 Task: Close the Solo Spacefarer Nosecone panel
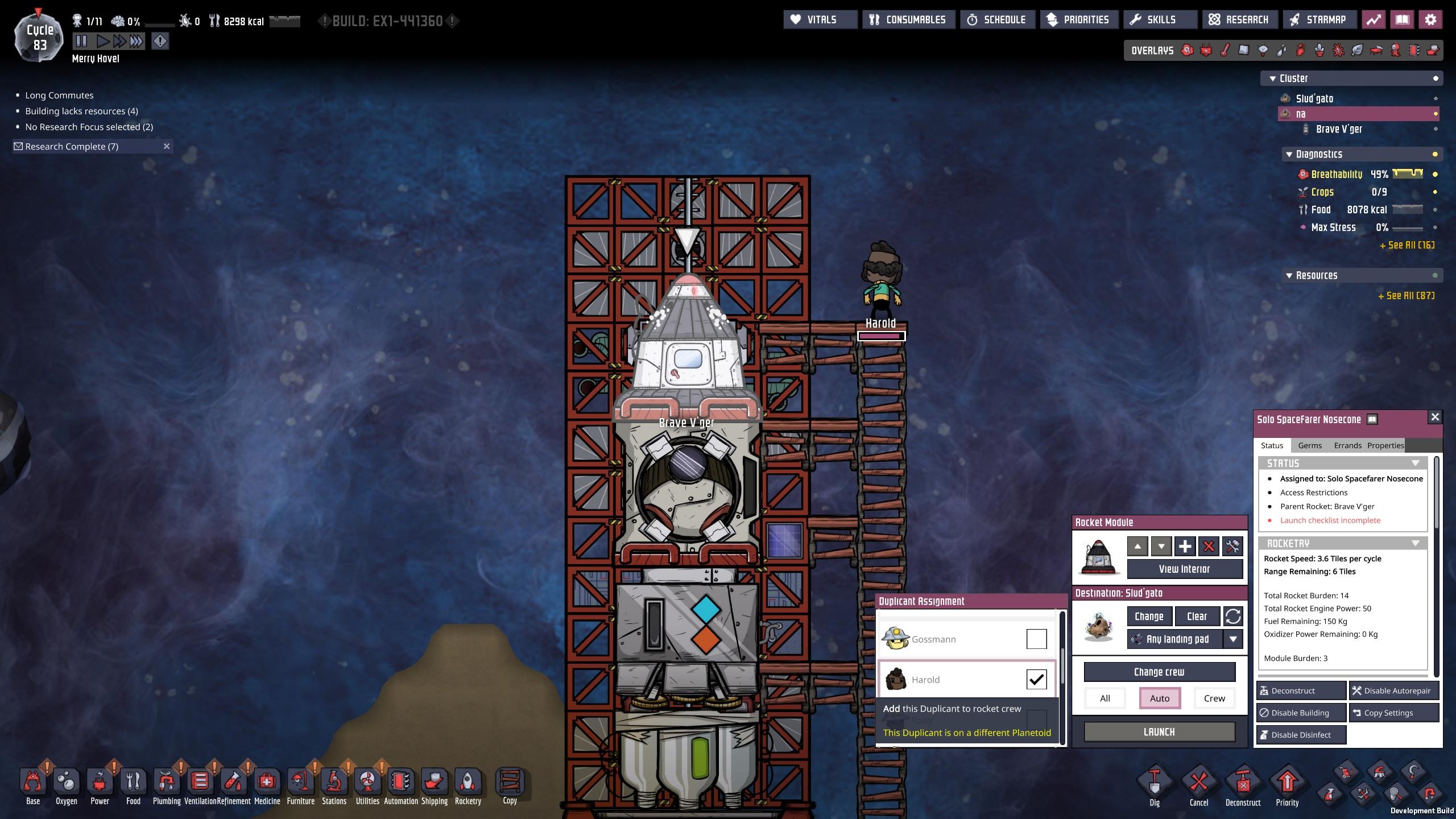coord(1435,417)
